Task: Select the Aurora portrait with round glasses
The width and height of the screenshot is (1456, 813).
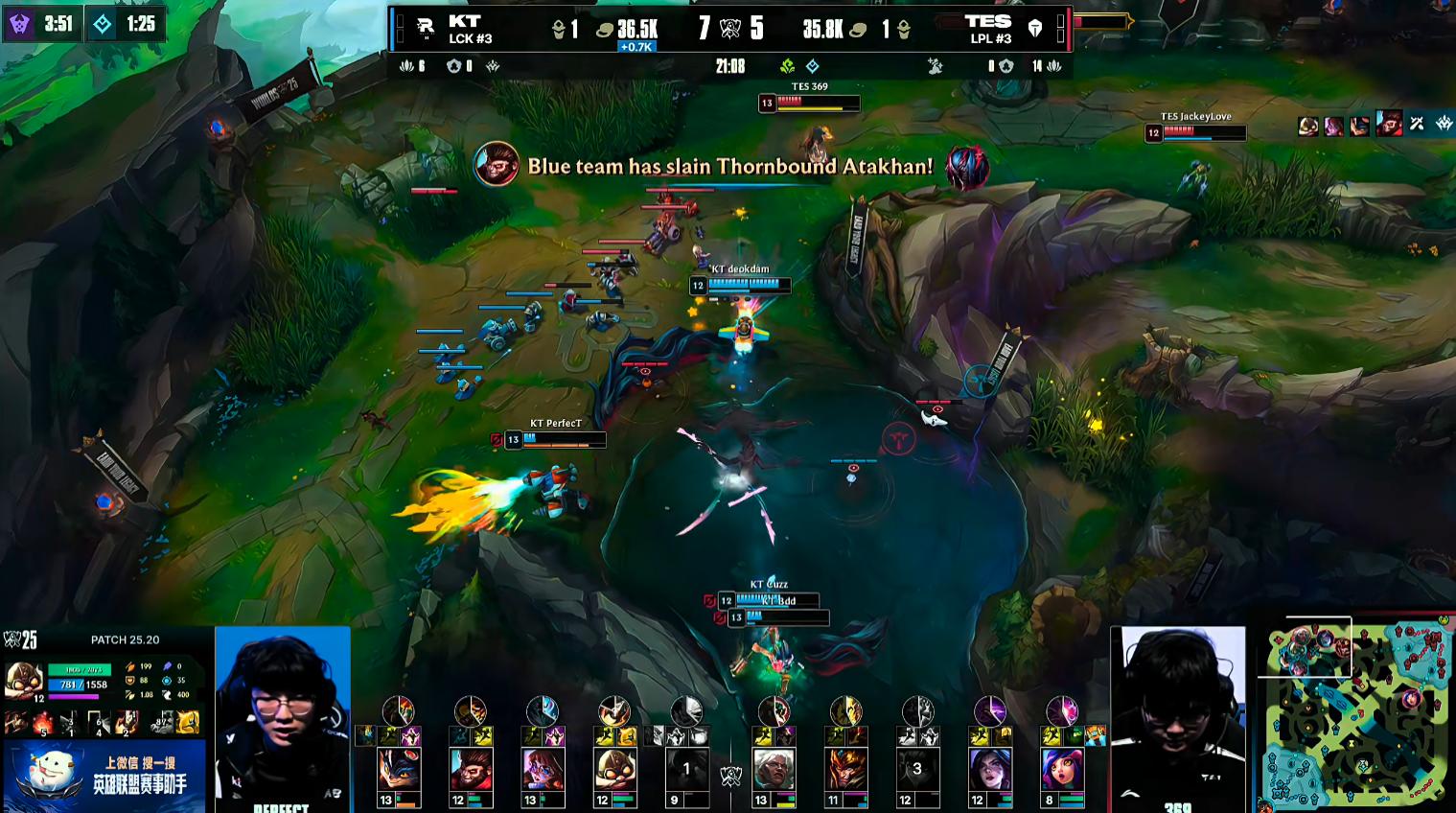Action: 543,769
